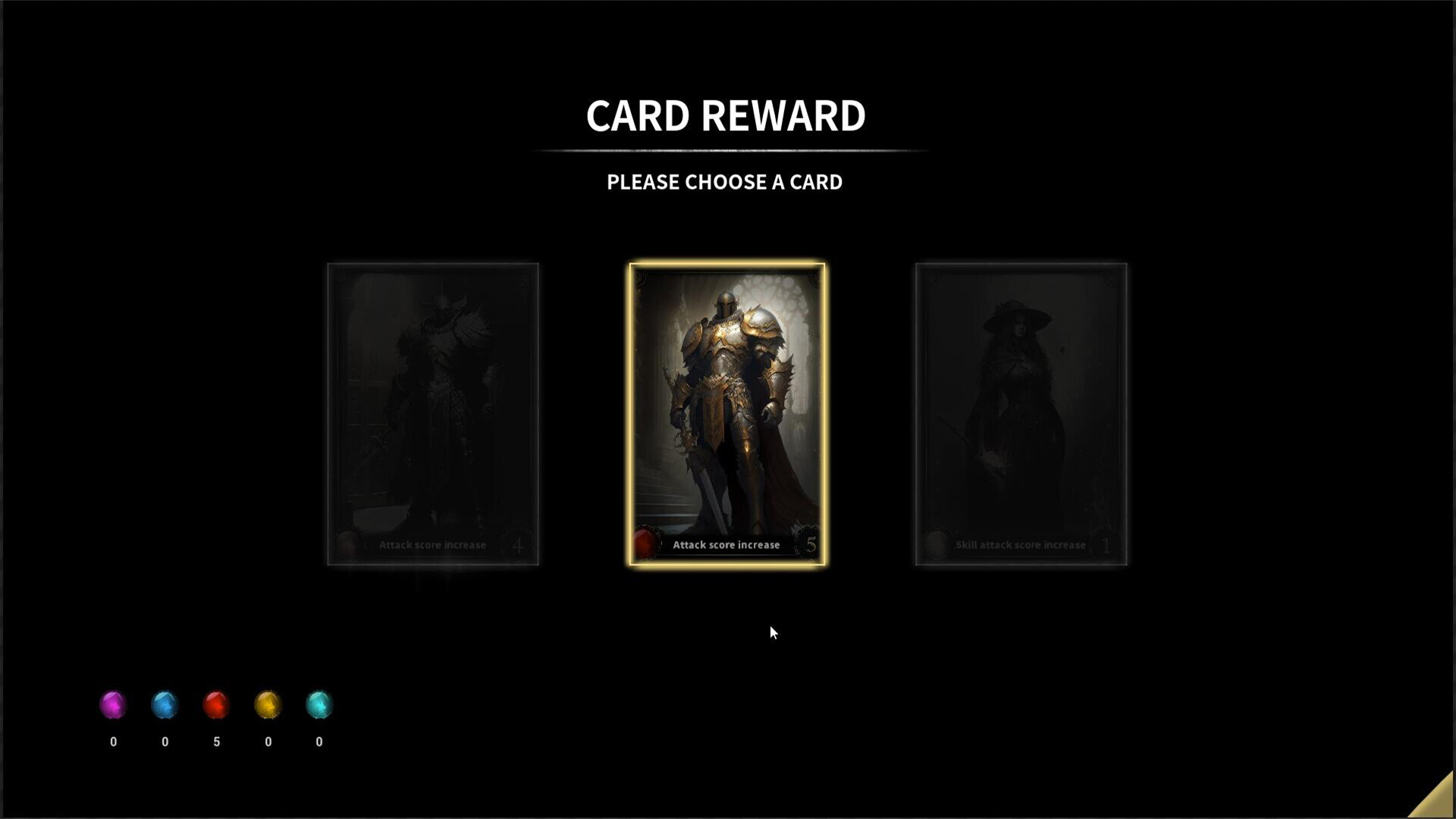This screenshot has height=819, width=1456.
Task: Click the cost value 1 on right card
Action: 1106,544
